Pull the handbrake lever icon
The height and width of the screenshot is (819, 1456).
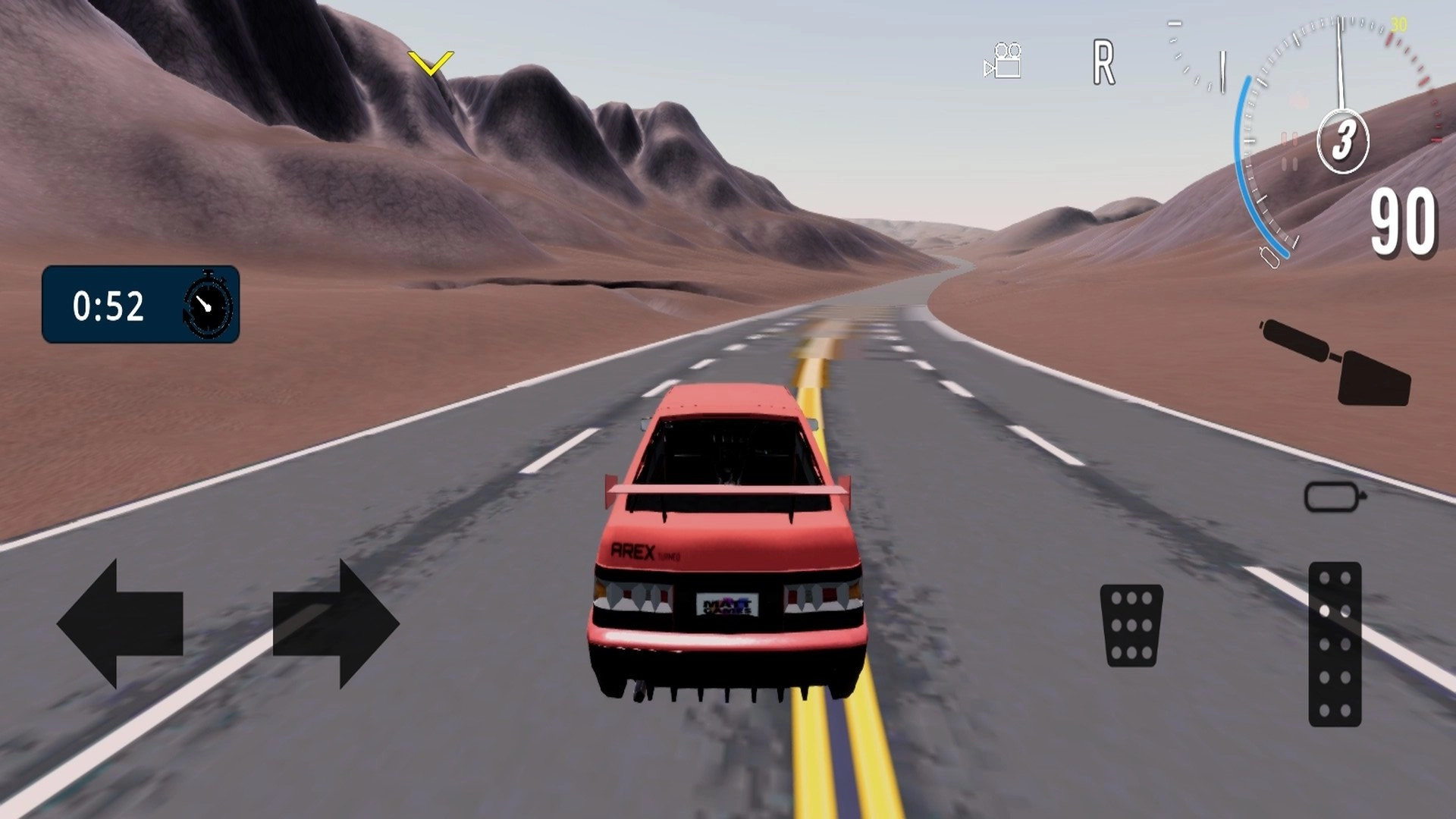coord(1338,364)
